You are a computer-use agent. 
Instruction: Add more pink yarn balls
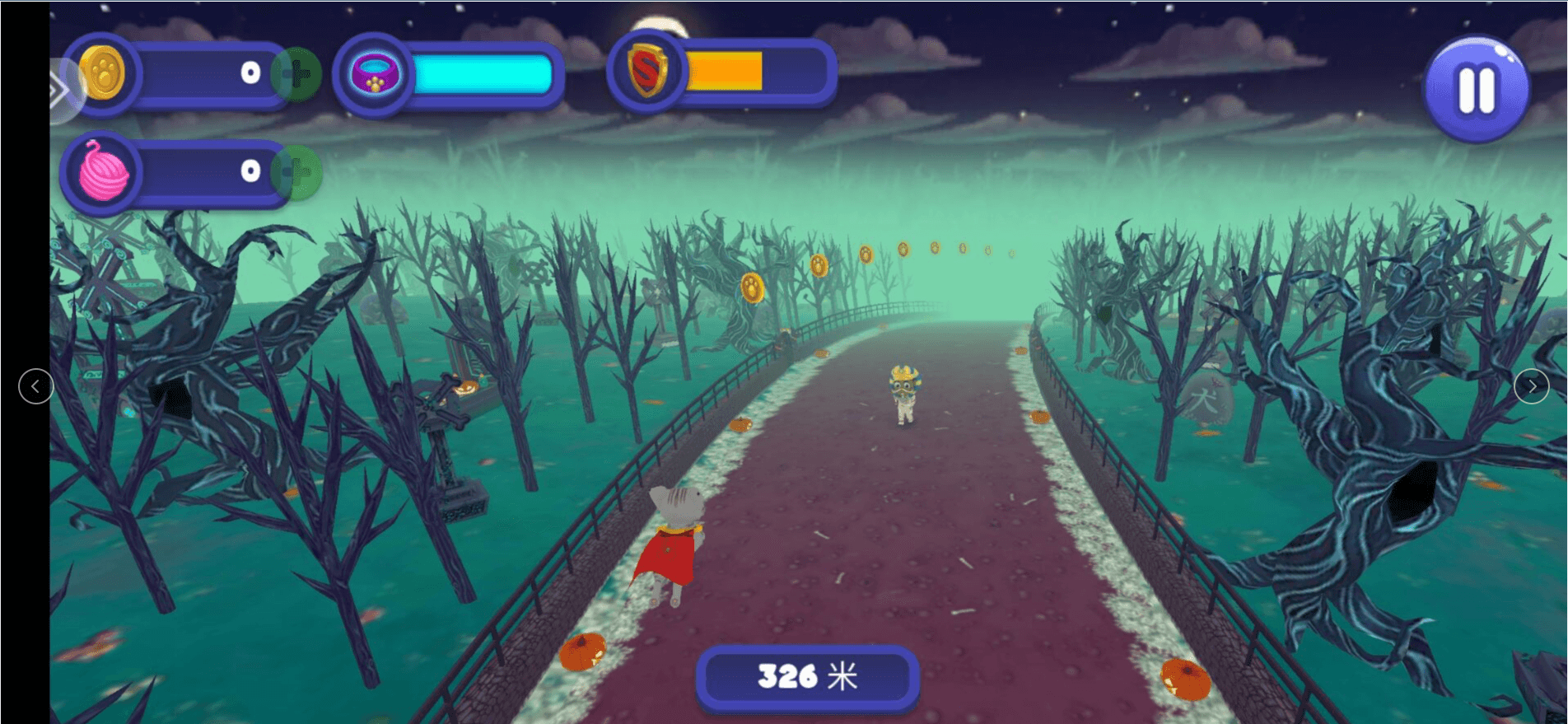click(x=296, y=172)
